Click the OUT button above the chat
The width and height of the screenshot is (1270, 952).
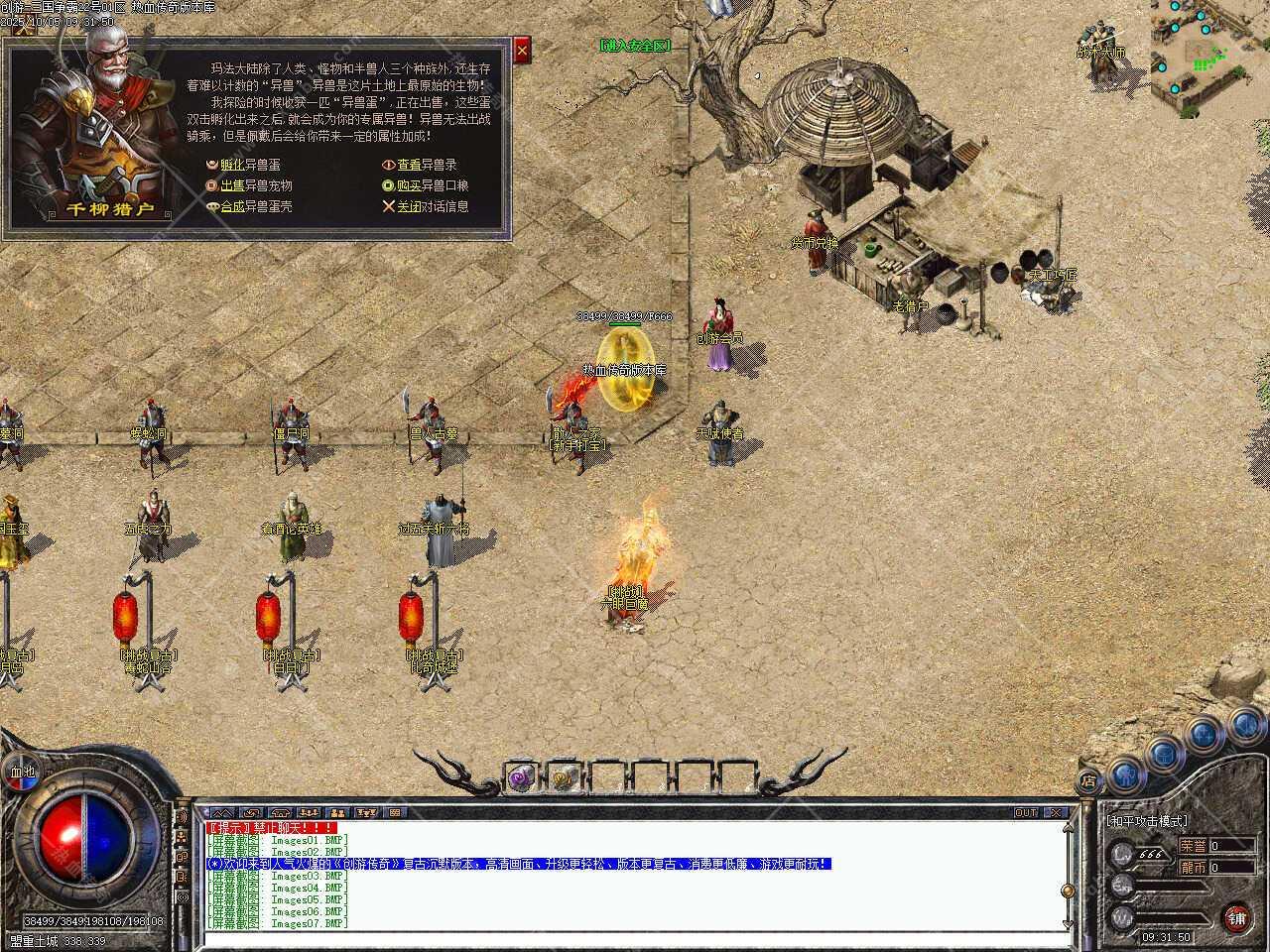click(1025, 812)
